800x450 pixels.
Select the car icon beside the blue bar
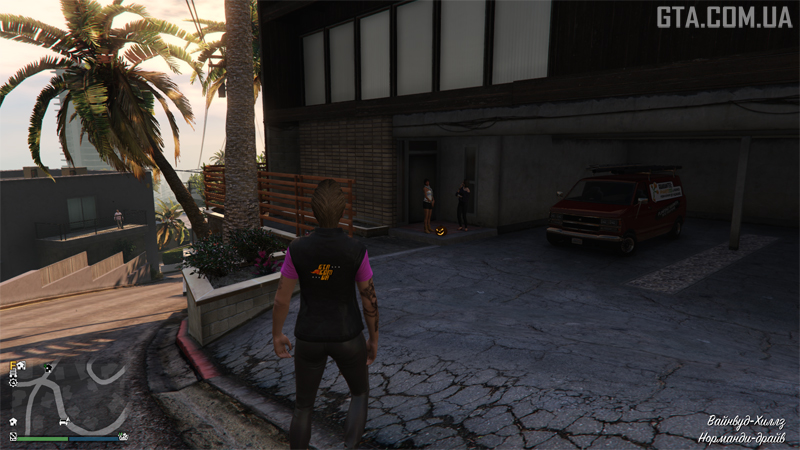(123, 436)
